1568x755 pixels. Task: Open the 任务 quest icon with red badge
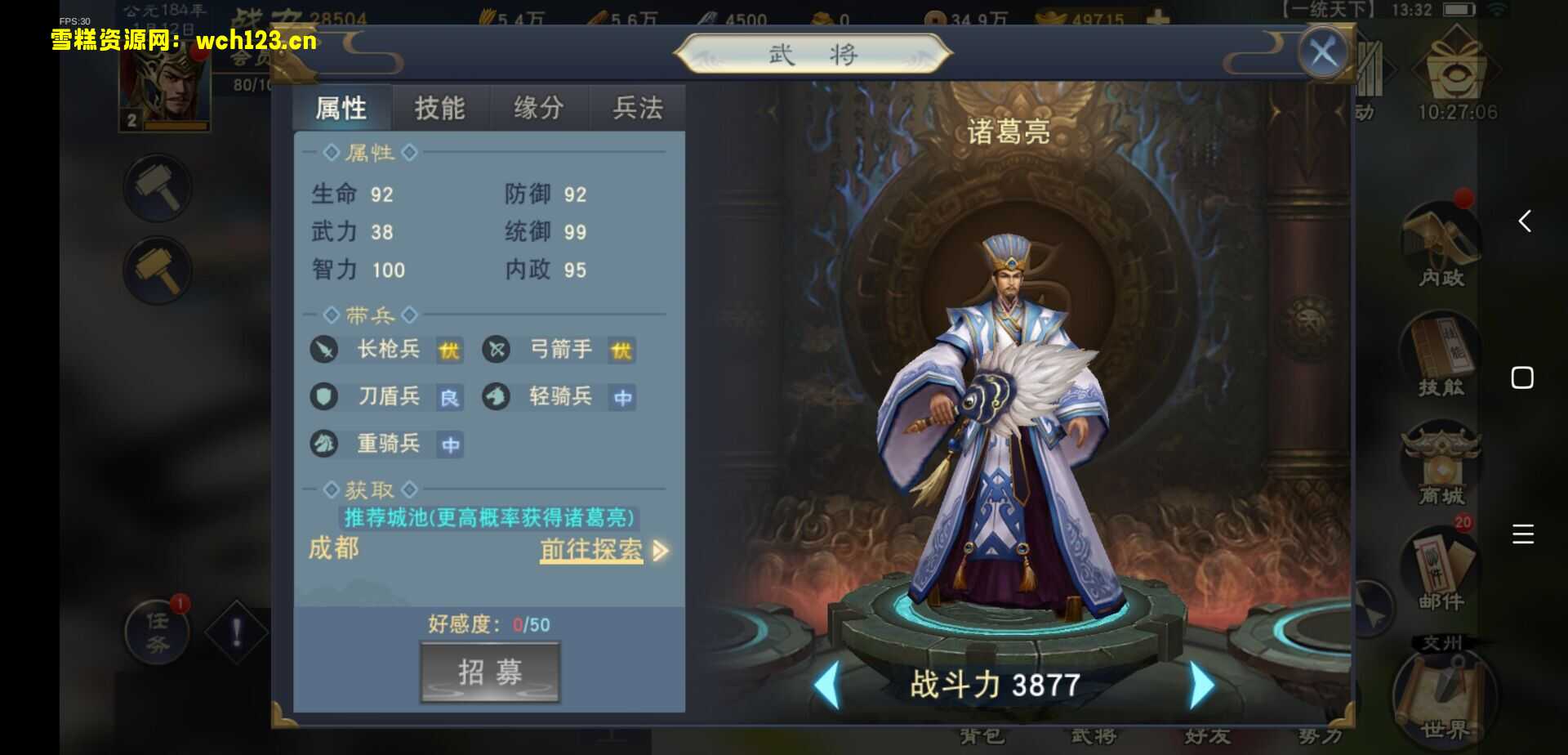(158, 629)
